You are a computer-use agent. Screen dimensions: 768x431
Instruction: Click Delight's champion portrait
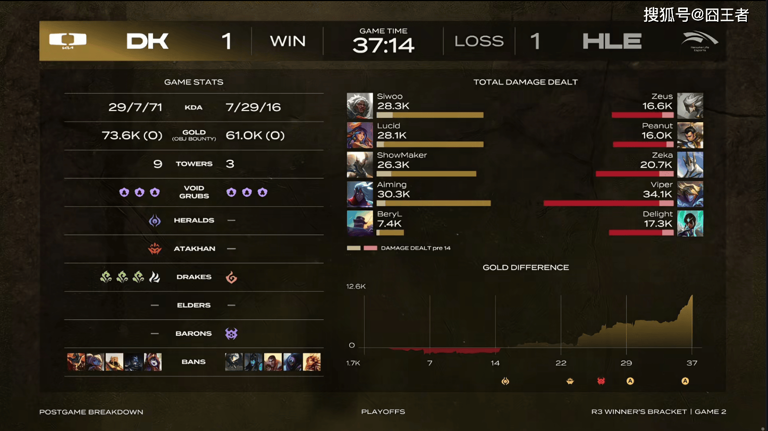click(690, 223)
